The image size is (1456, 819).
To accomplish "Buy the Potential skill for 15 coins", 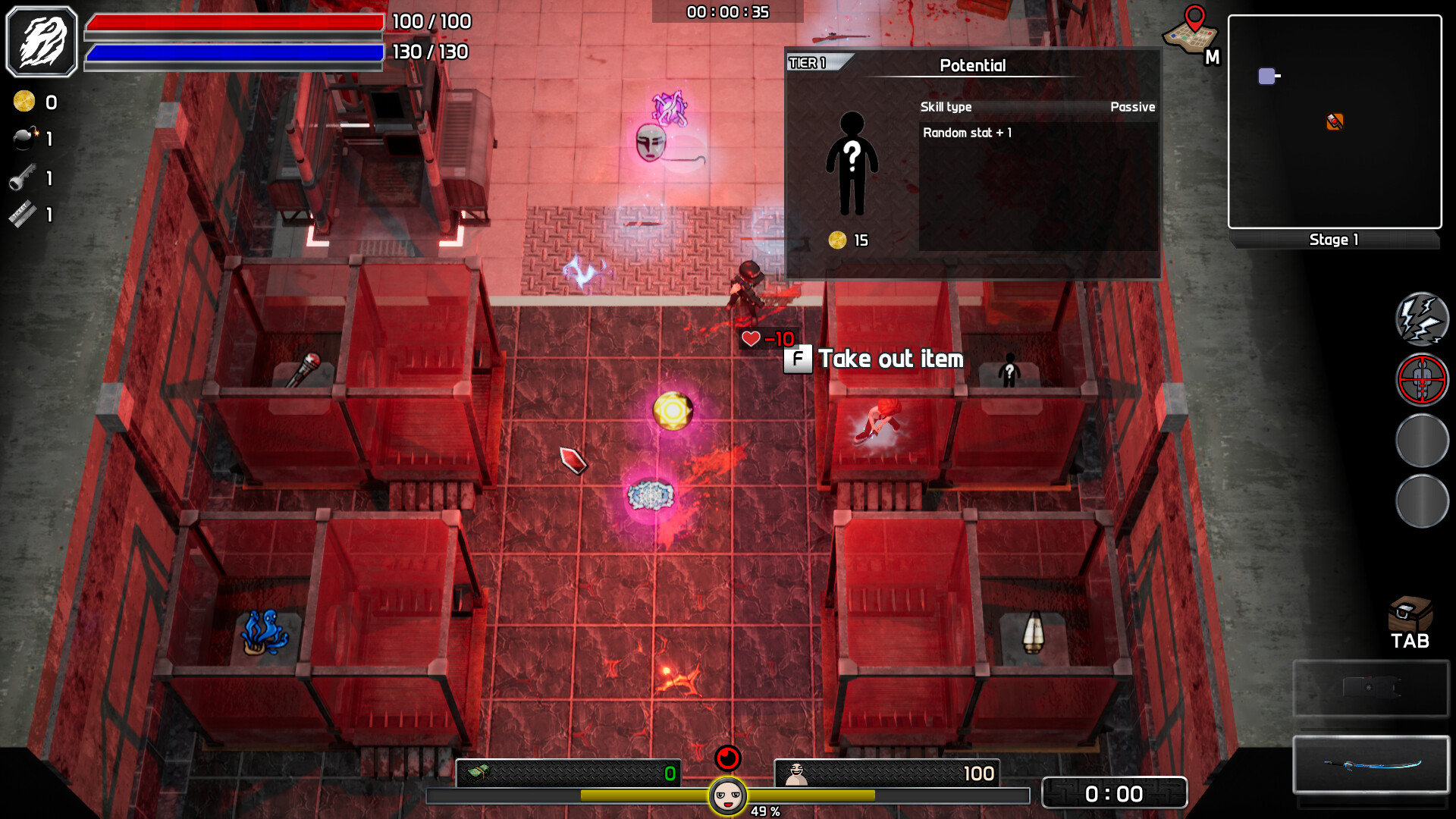I will tap(848, 241).
